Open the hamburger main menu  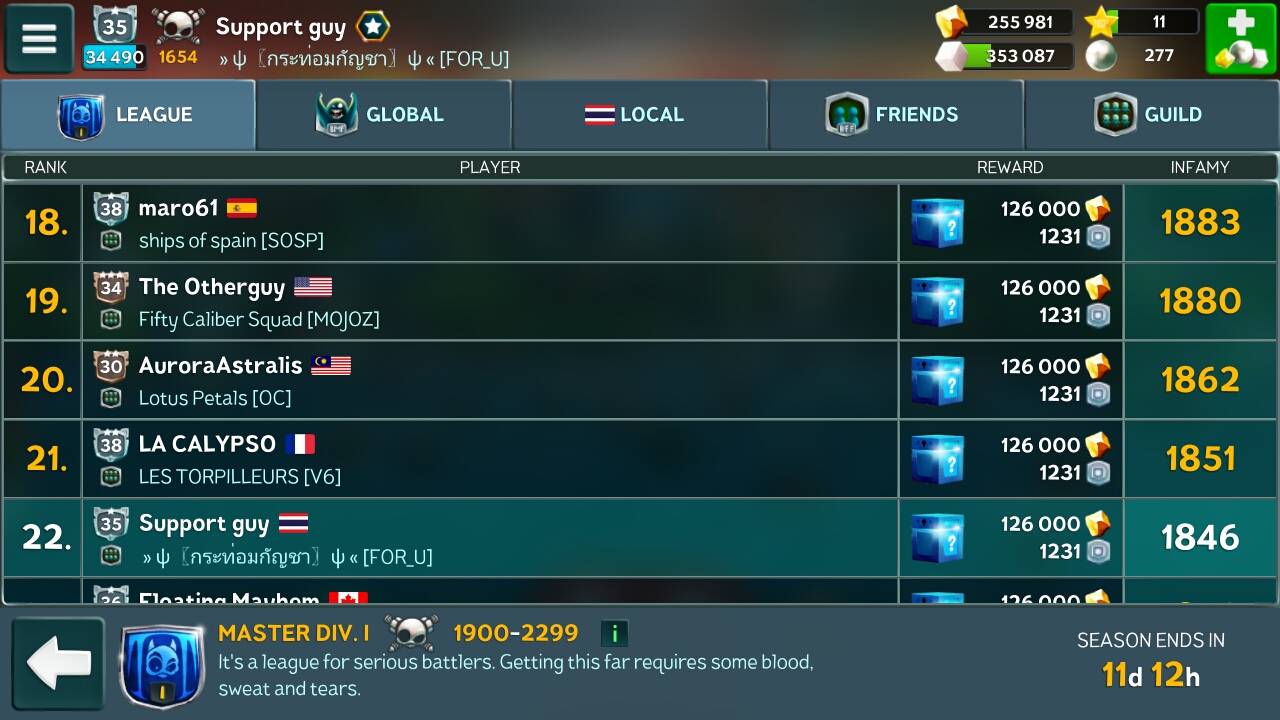(x=40, y=39)
